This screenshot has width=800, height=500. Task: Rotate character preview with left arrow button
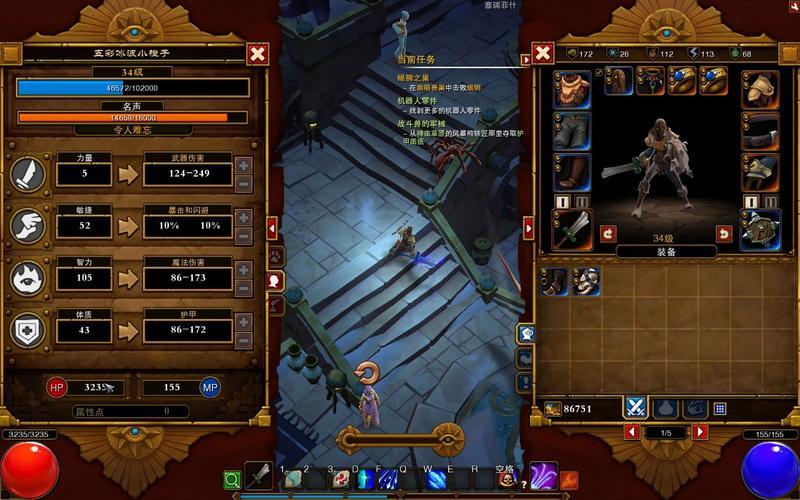tap(607, 233)
